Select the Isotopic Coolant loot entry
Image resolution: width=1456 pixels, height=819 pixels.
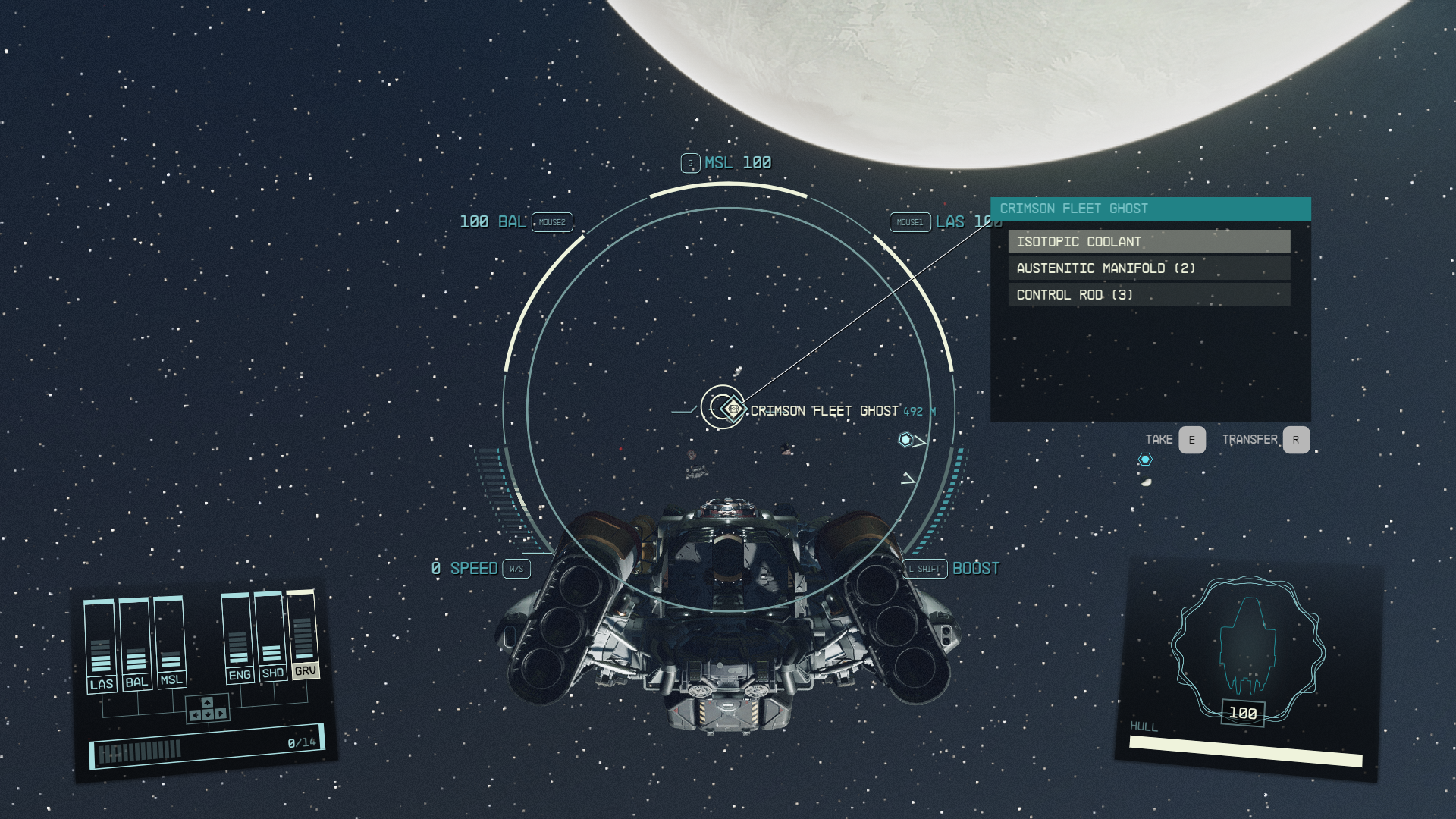click(1150, 242)
